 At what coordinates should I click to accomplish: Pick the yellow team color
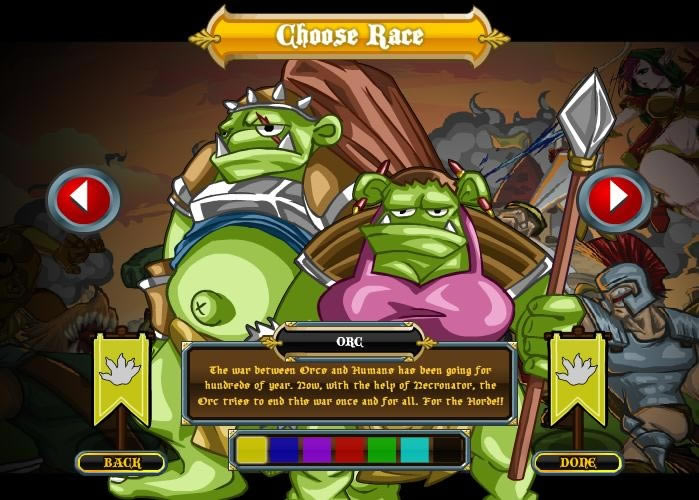(253, 450)
